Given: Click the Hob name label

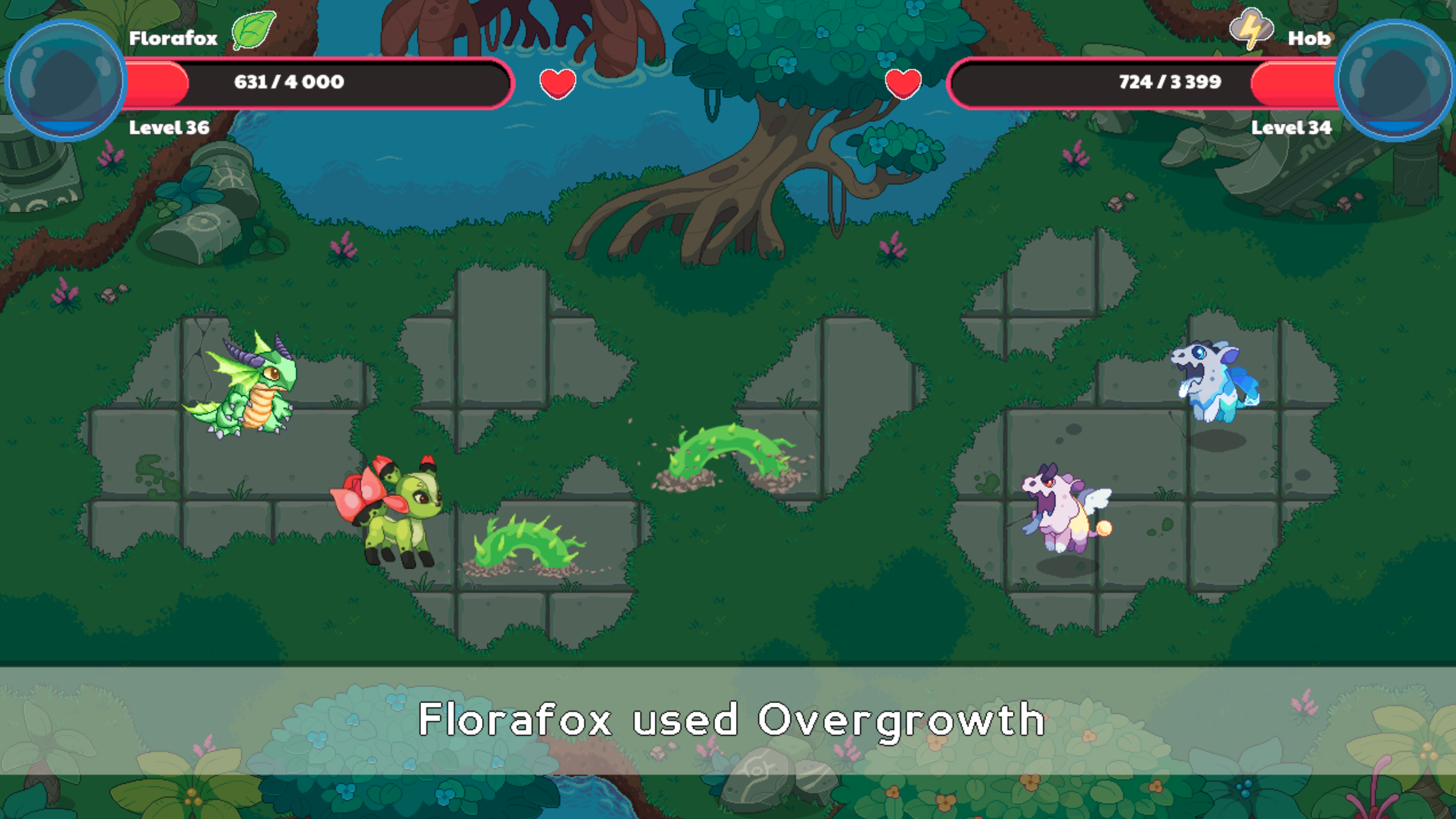Looking at the screenshot, I should [1309, 37].
